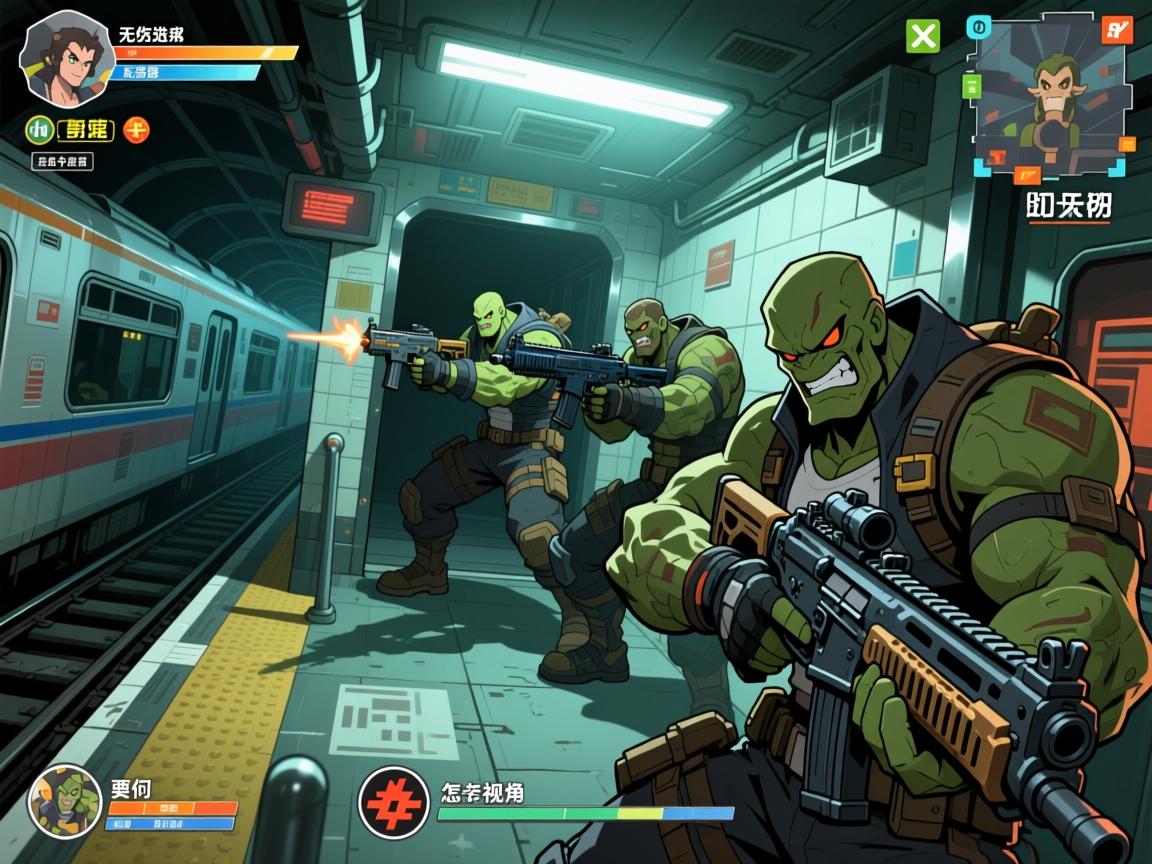The width and height of the screenshot is (1152, 864).
Task: Select the green-skinned teammate portrait
Action: 65,801
